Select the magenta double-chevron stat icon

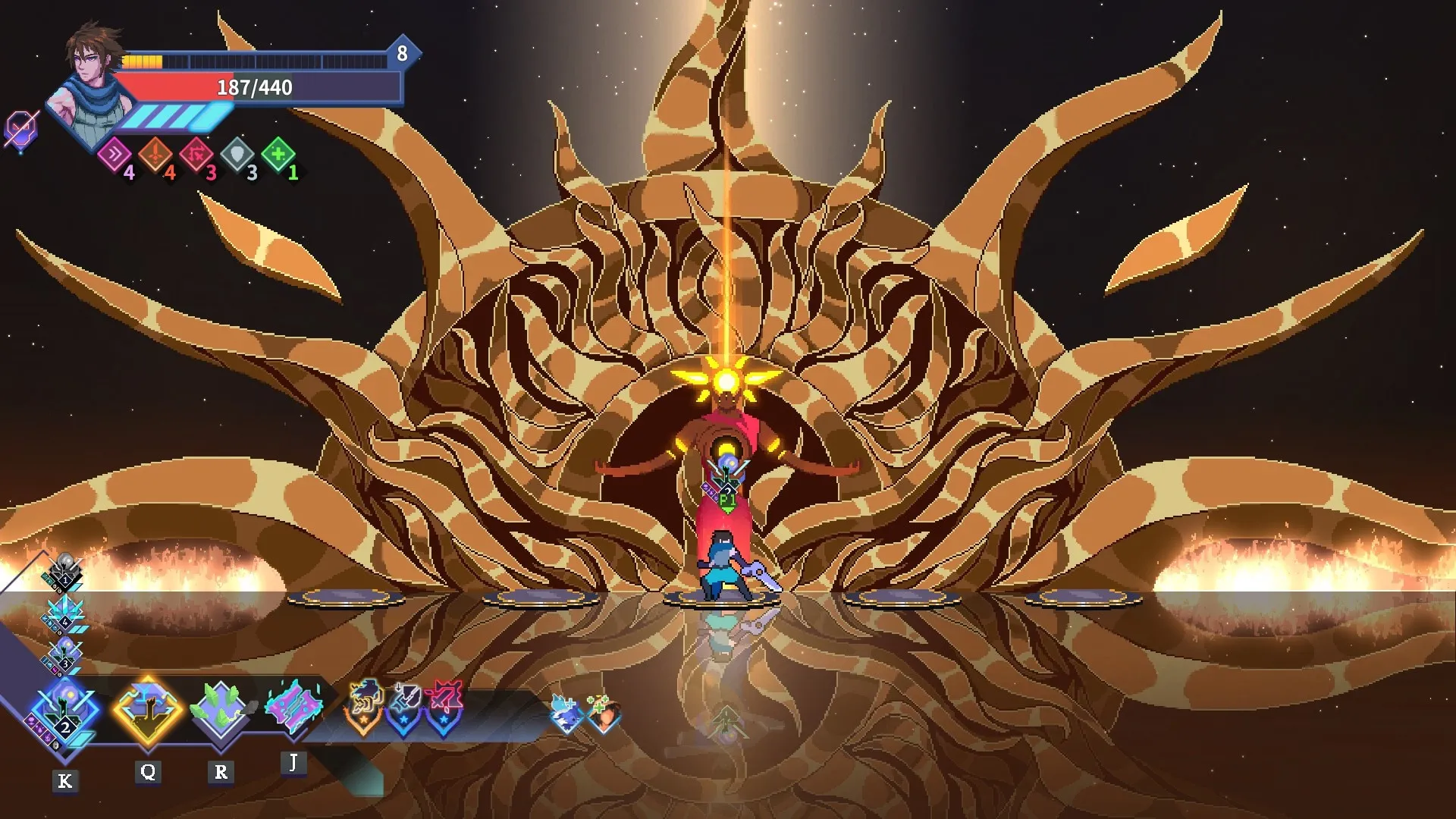click(115, 155)
